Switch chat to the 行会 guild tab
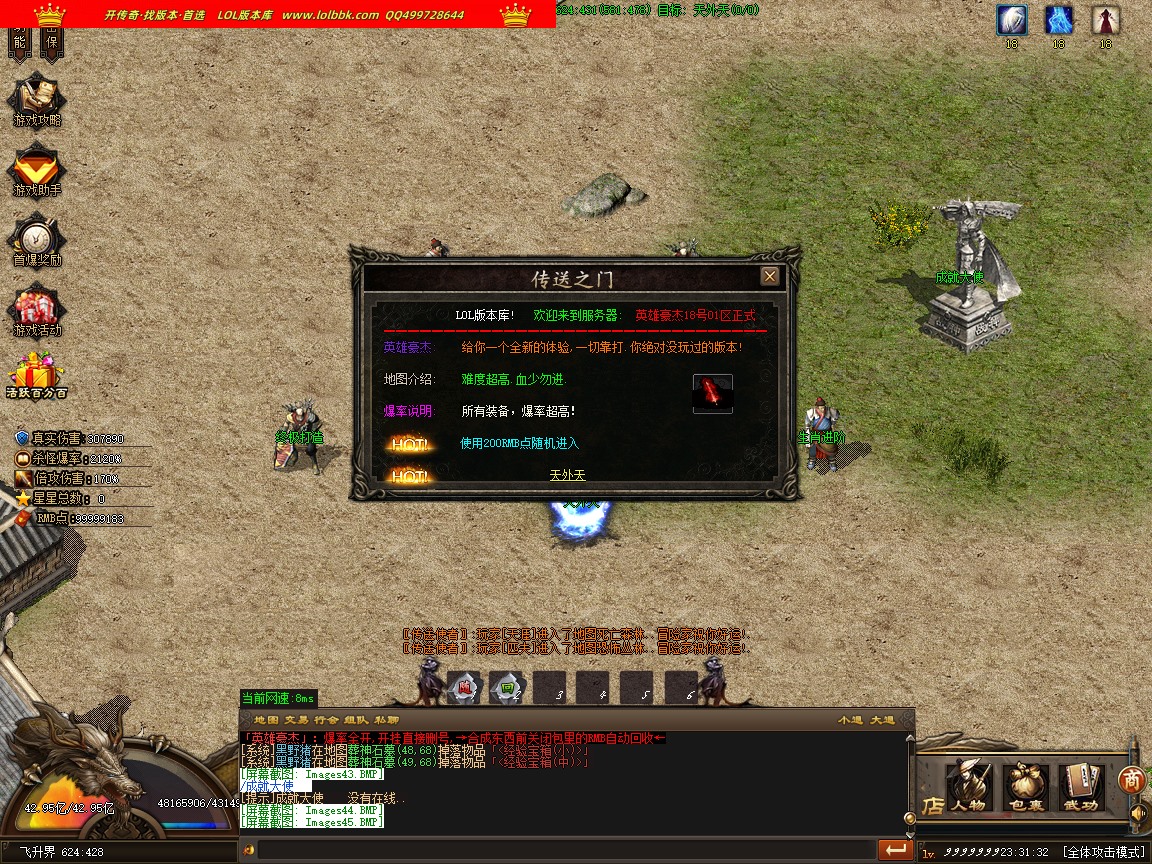This screenshot has width=1152, height=864. pos(325,720)
